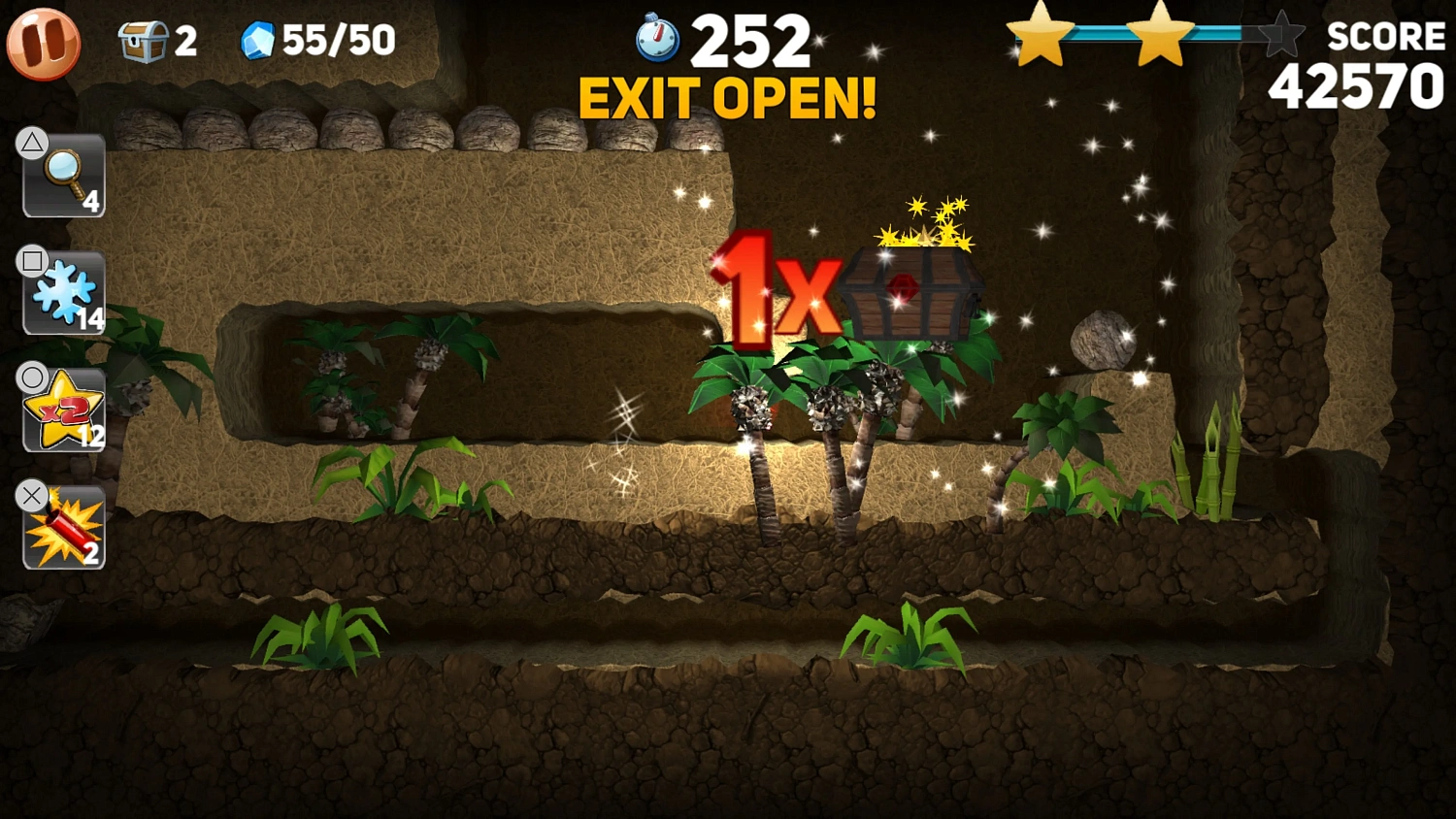The height and width of the screenshot is (819, 1456).
Task: Activate the x2 score multiplier star
Action: click(62, 409)
